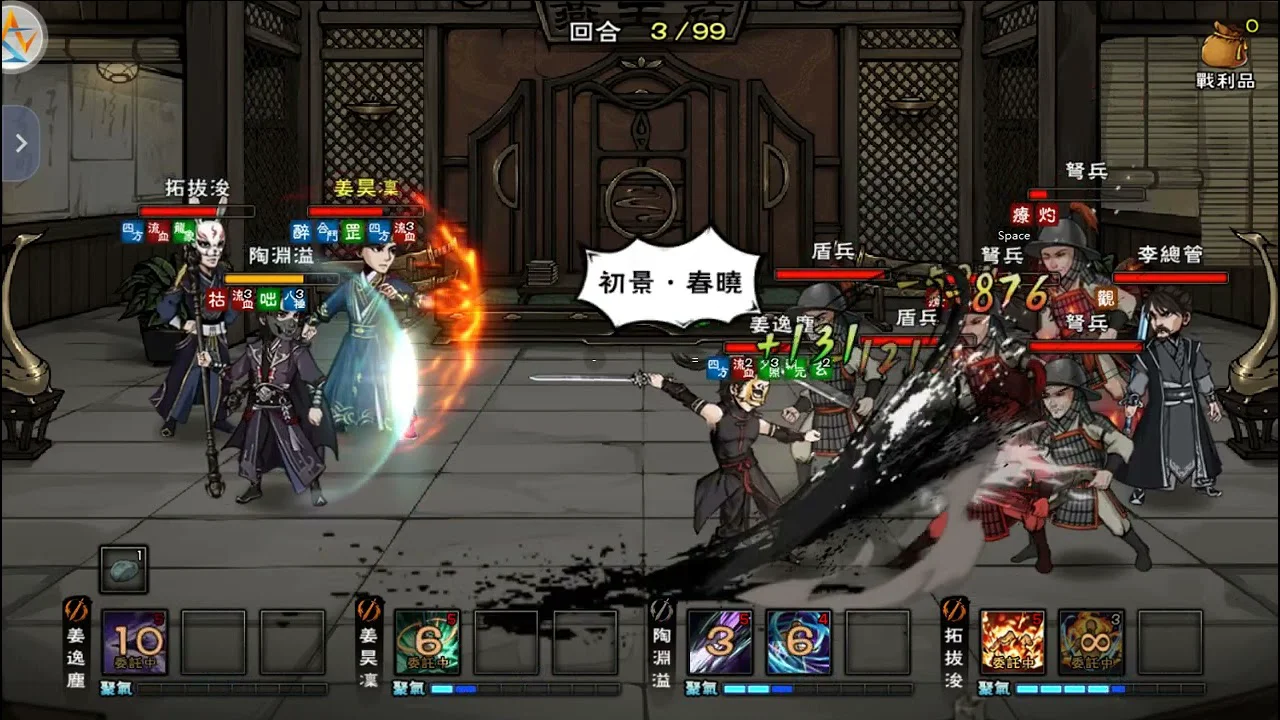Select 拓拔浚's infinity-symbol skill
Screen dimensions: 1280x720
click(1091, 642)
